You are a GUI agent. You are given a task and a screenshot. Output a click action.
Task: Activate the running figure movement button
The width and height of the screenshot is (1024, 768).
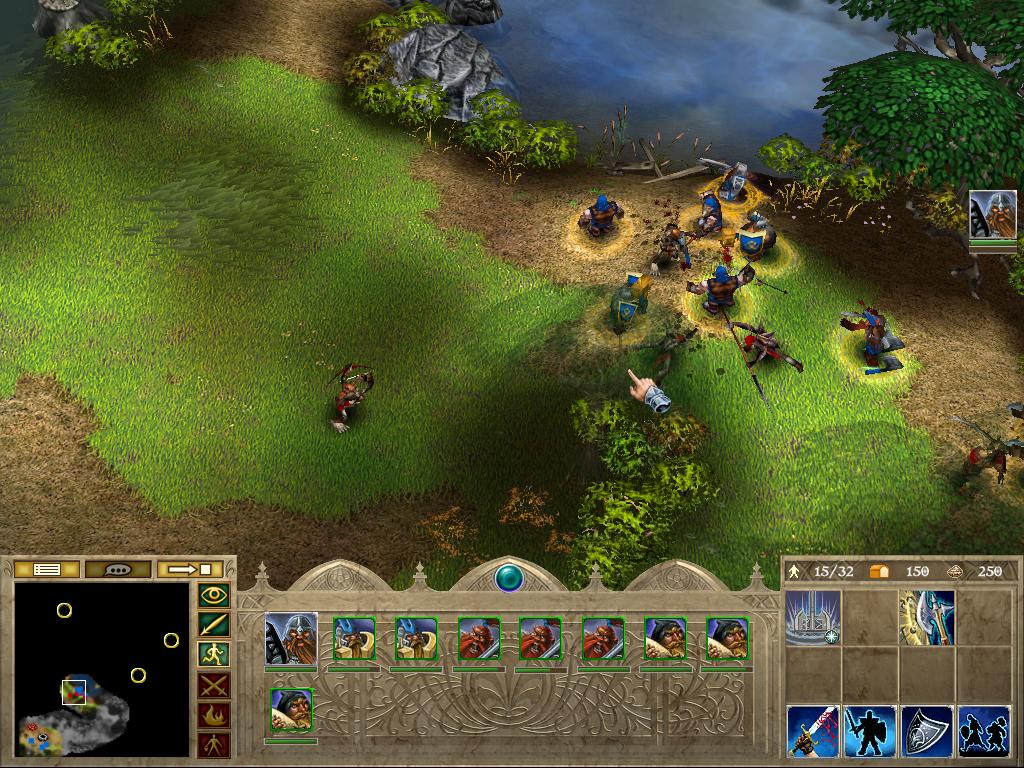(215, 655)
